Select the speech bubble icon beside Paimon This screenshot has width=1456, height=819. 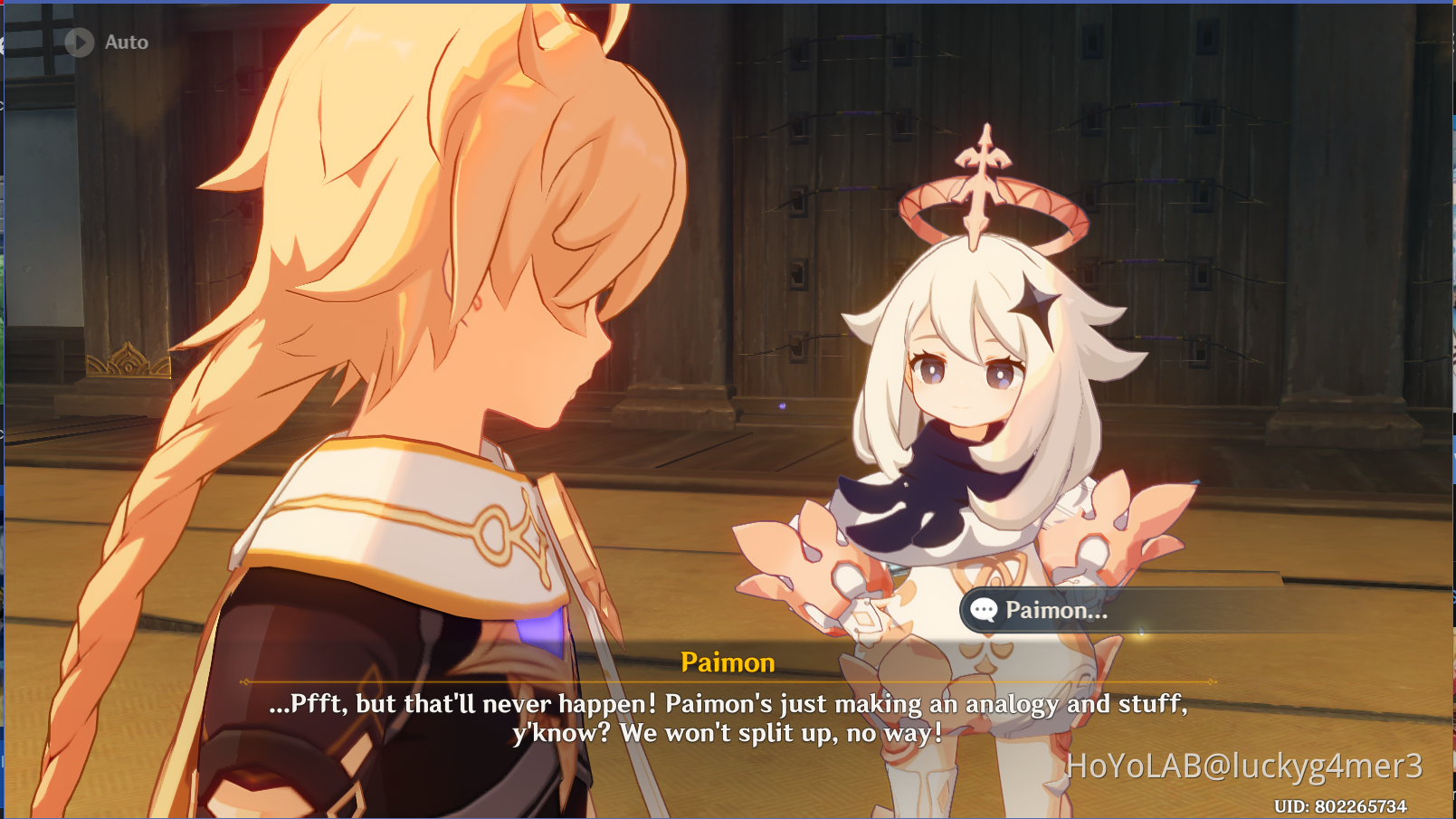coord(983,610)
